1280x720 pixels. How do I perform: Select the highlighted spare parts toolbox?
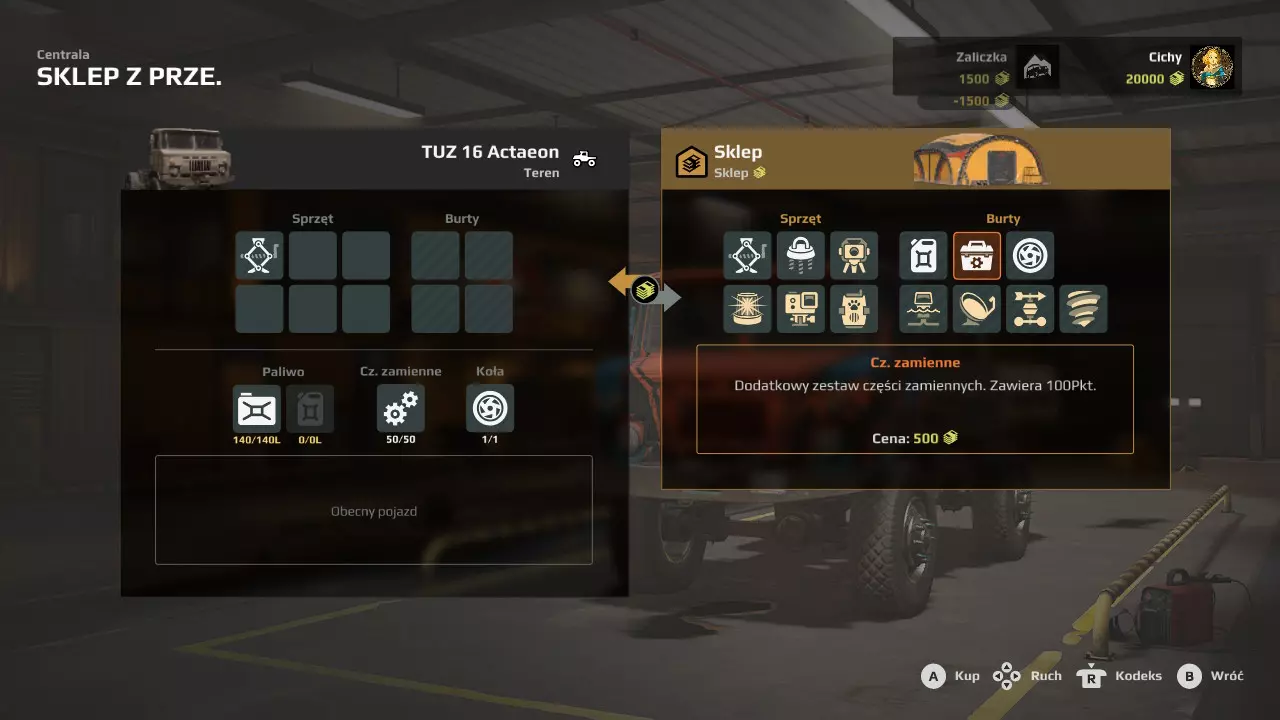tap(977, 256)
